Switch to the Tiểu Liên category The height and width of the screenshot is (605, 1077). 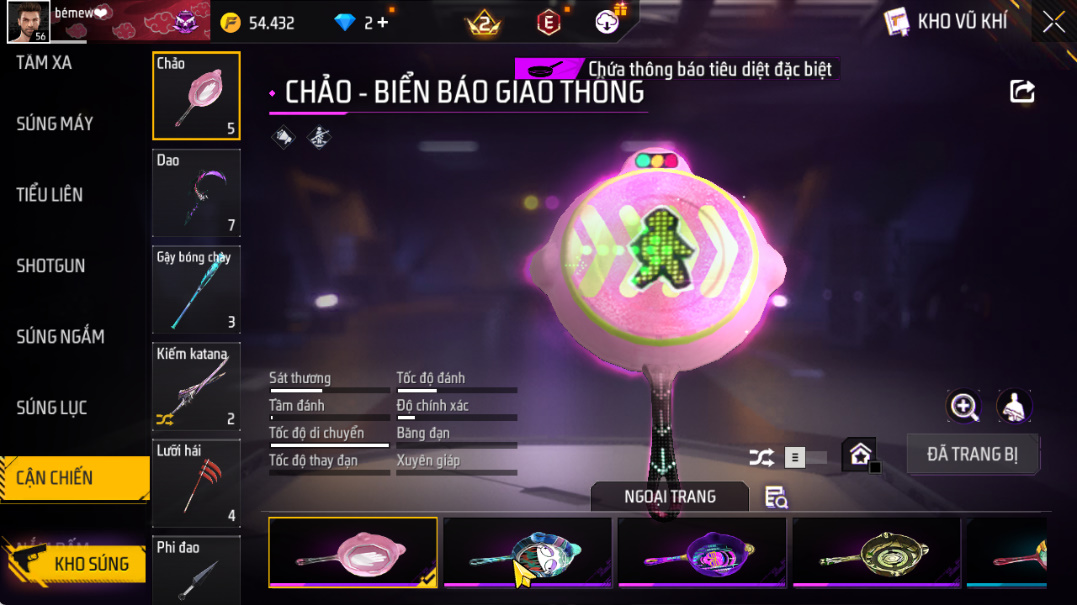[50, 195]
